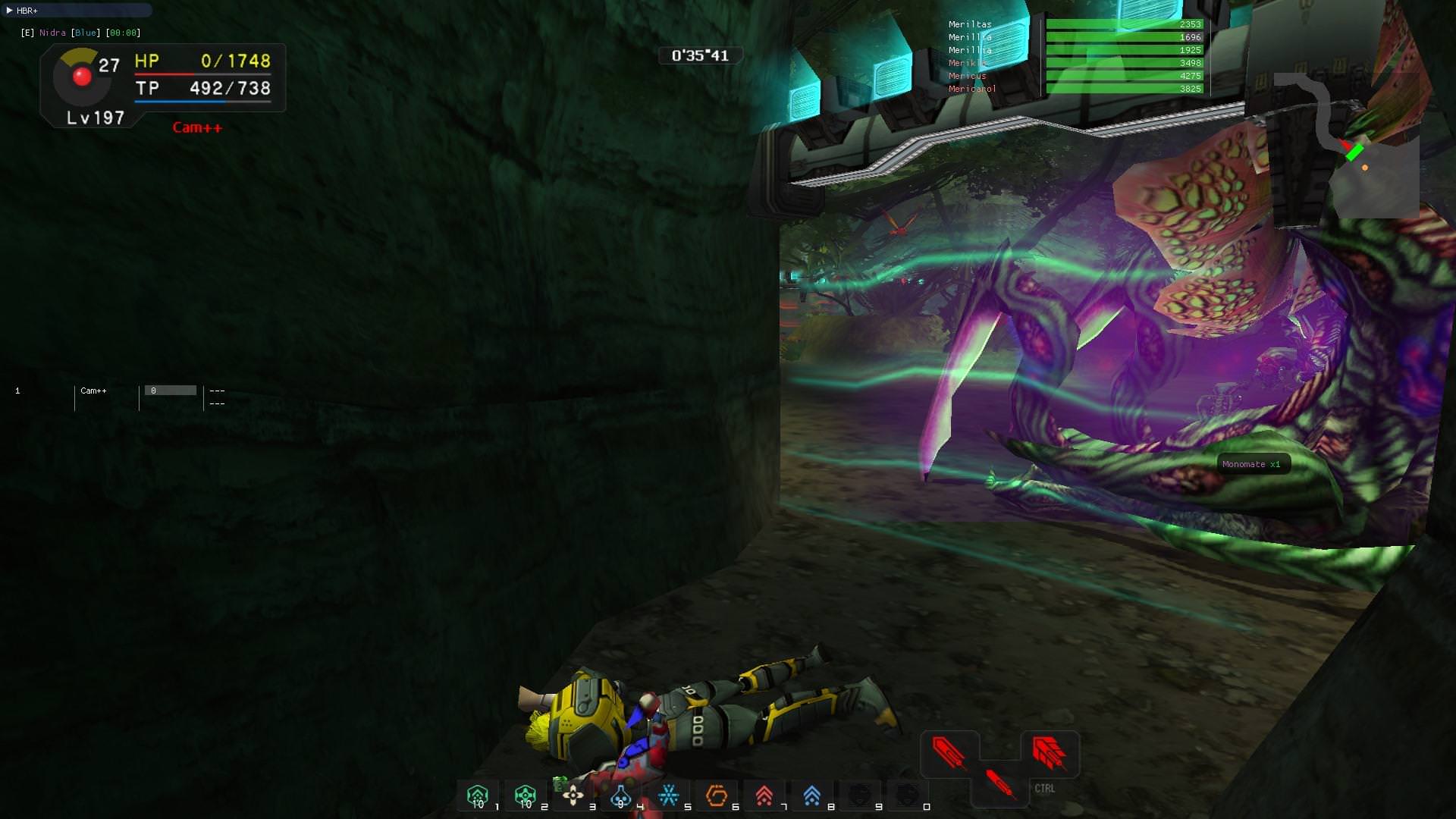Image resolution: width=1456 pixels, height=819 pixels.
Task: Cast the blue upward chevron buff
Action: tap(812, 795)
